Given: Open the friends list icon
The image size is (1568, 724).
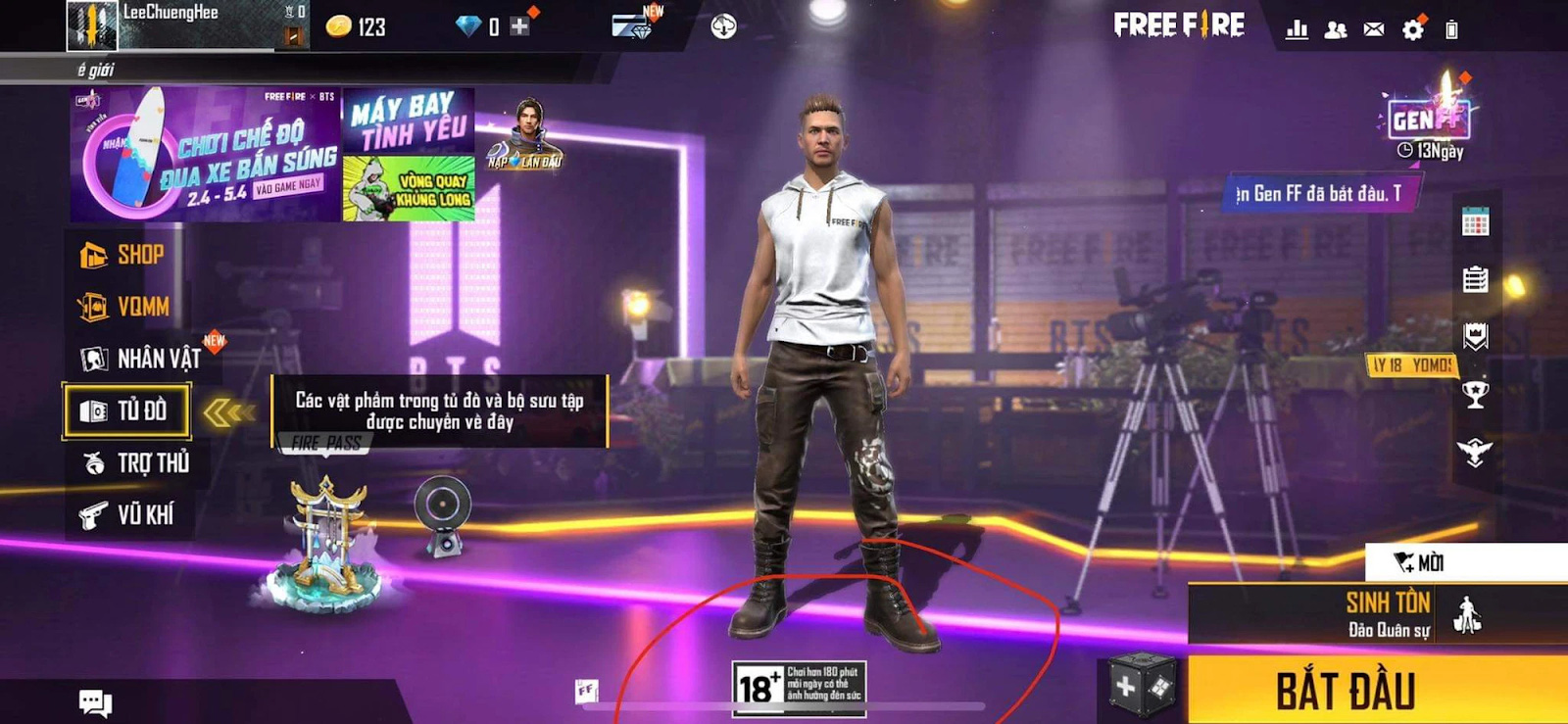Looking at the screenshot, I should point(1335,29).
